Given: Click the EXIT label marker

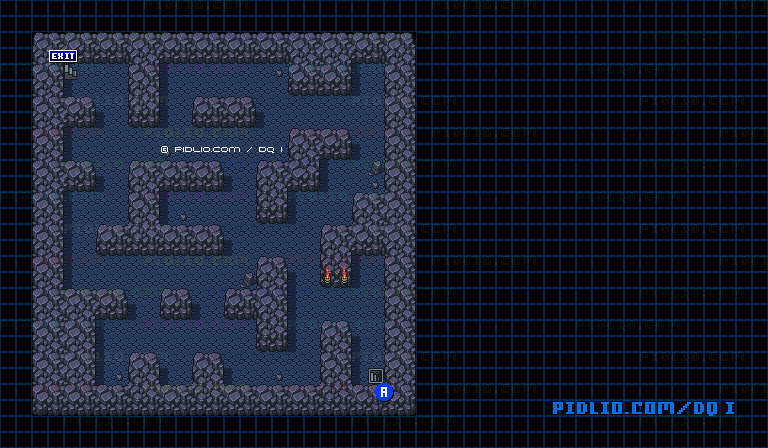Looking at the screenshot, I should [x=63, y=56].
